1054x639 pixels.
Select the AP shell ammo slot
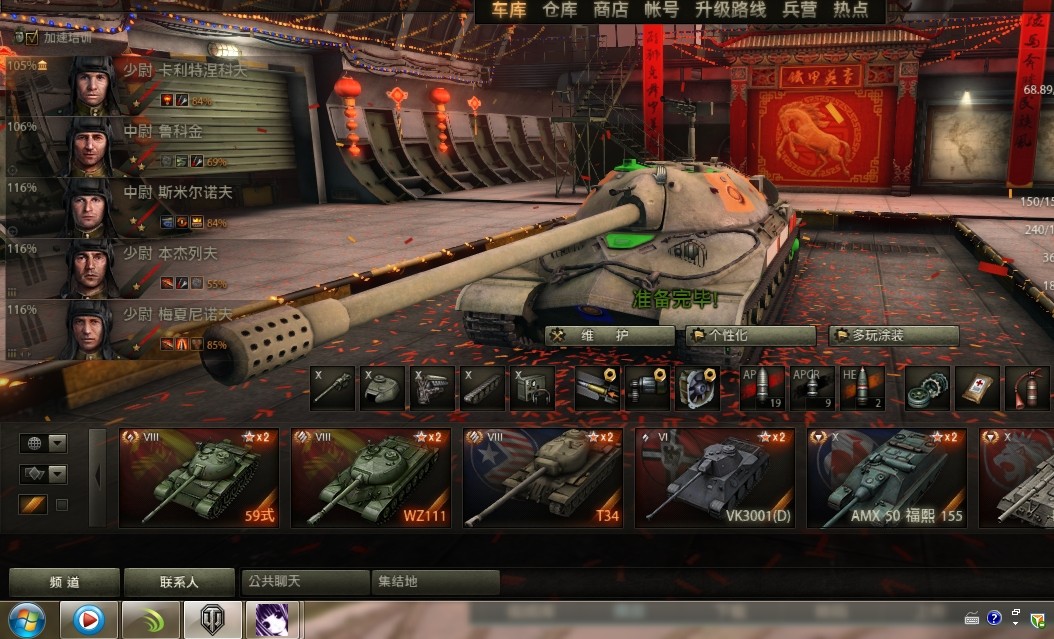click(x=763, y=388)
